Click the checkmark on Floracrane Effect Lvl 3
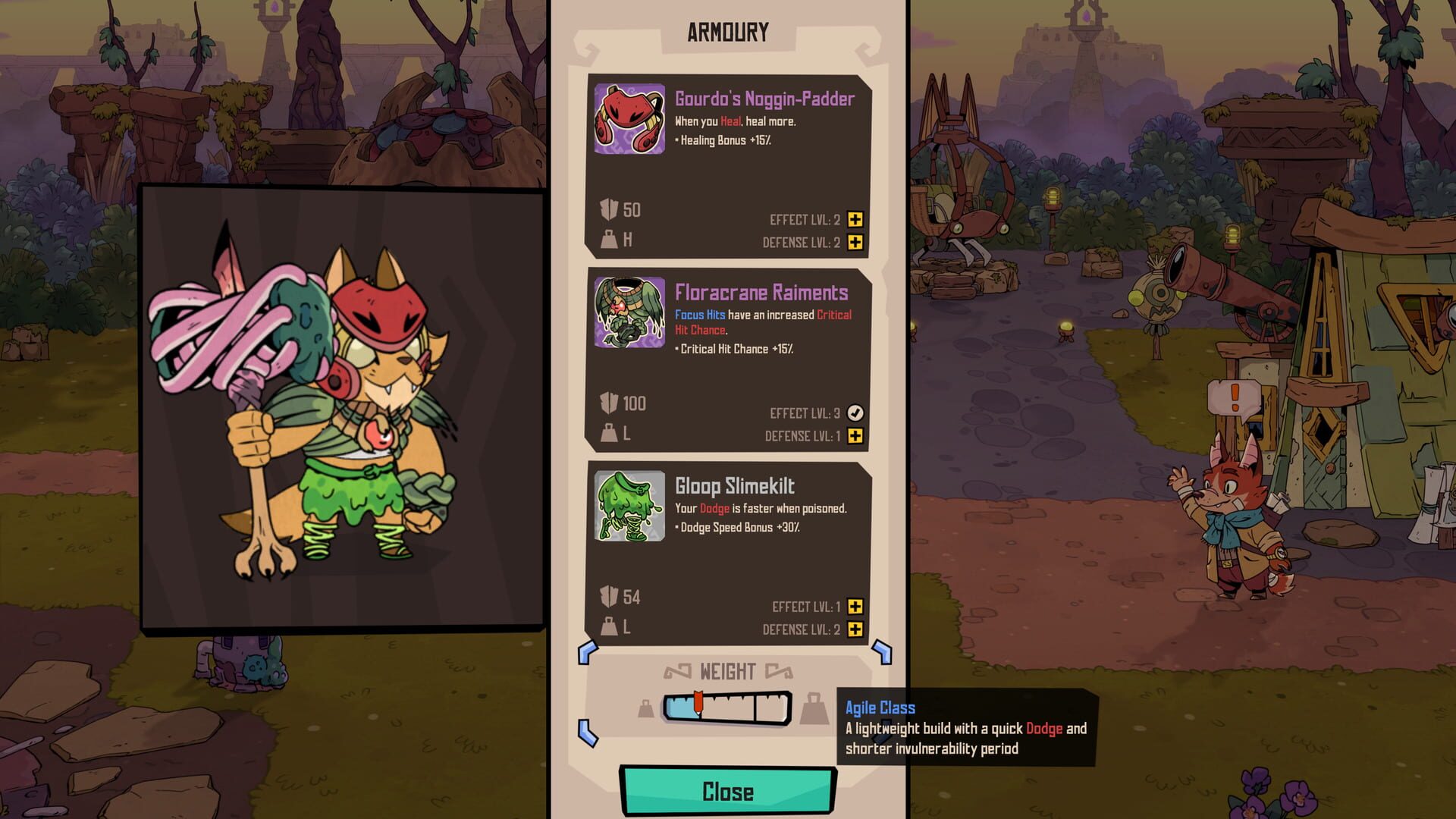The height and width of the screenshot is (819, 1456). (855, 412)
